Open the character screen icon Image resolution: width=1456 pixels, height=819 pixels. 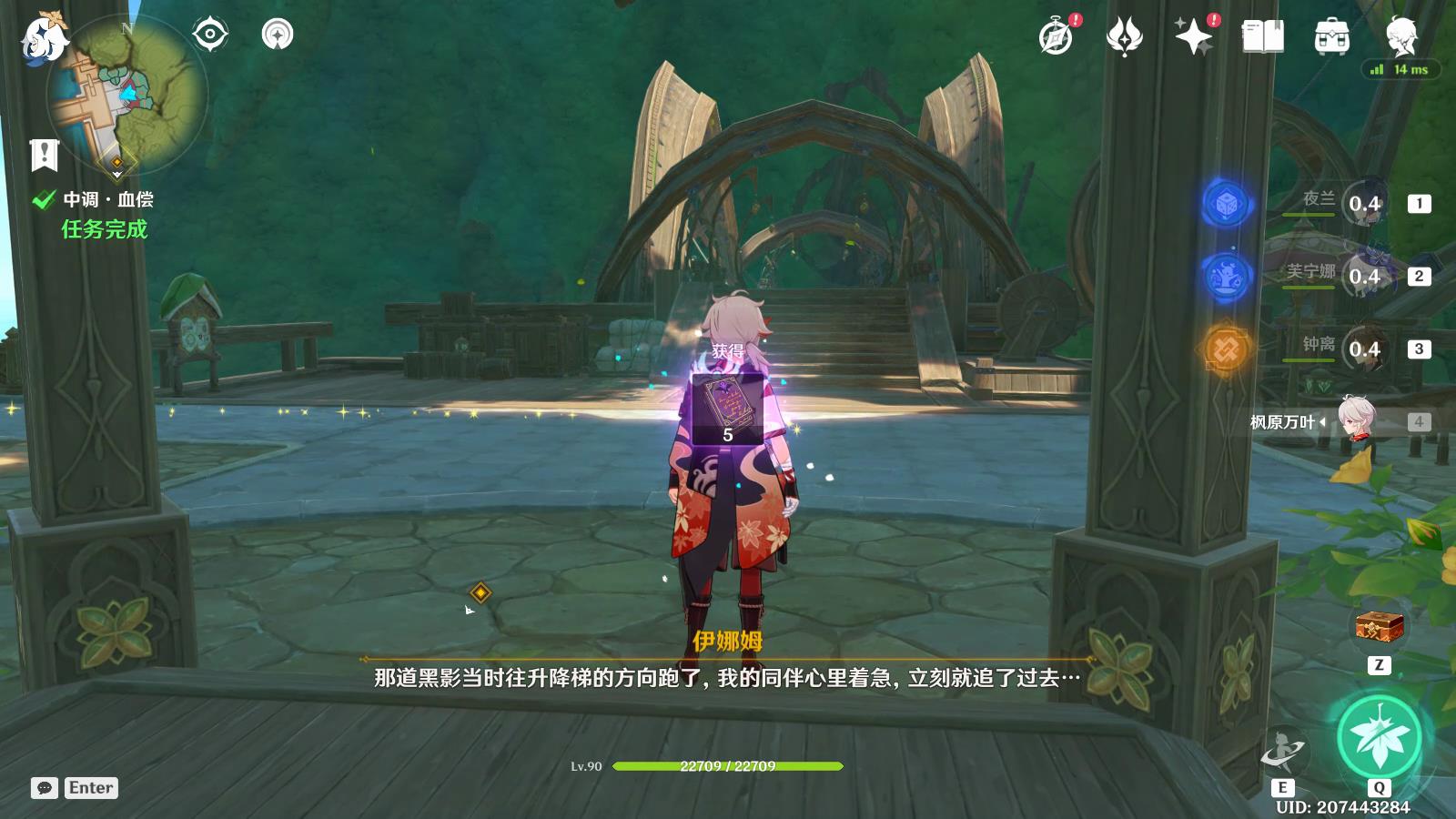click(x=1400, y=37)
